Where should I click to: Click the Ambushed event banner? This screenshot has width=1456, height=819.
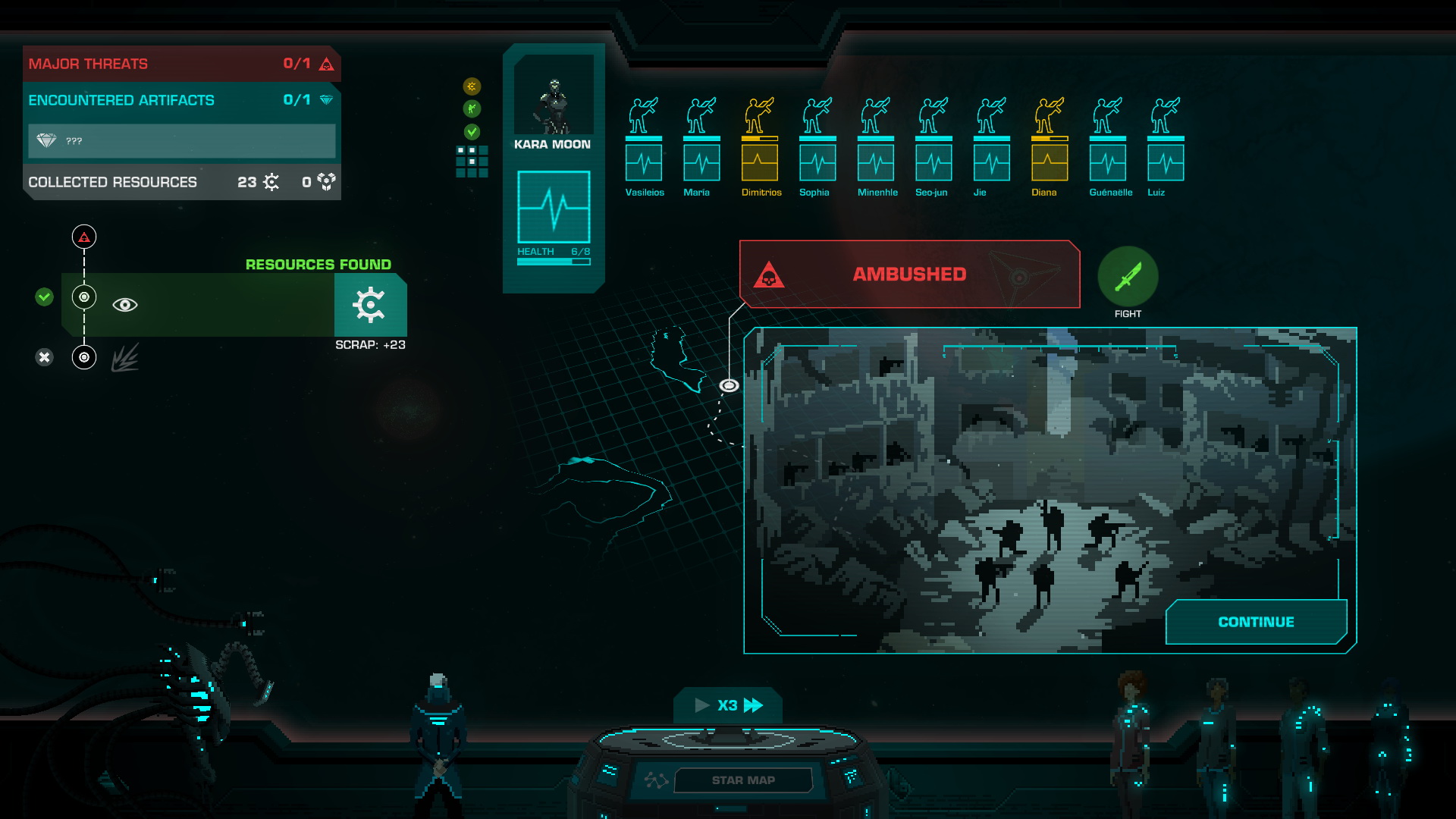click(x=909, y=275)
